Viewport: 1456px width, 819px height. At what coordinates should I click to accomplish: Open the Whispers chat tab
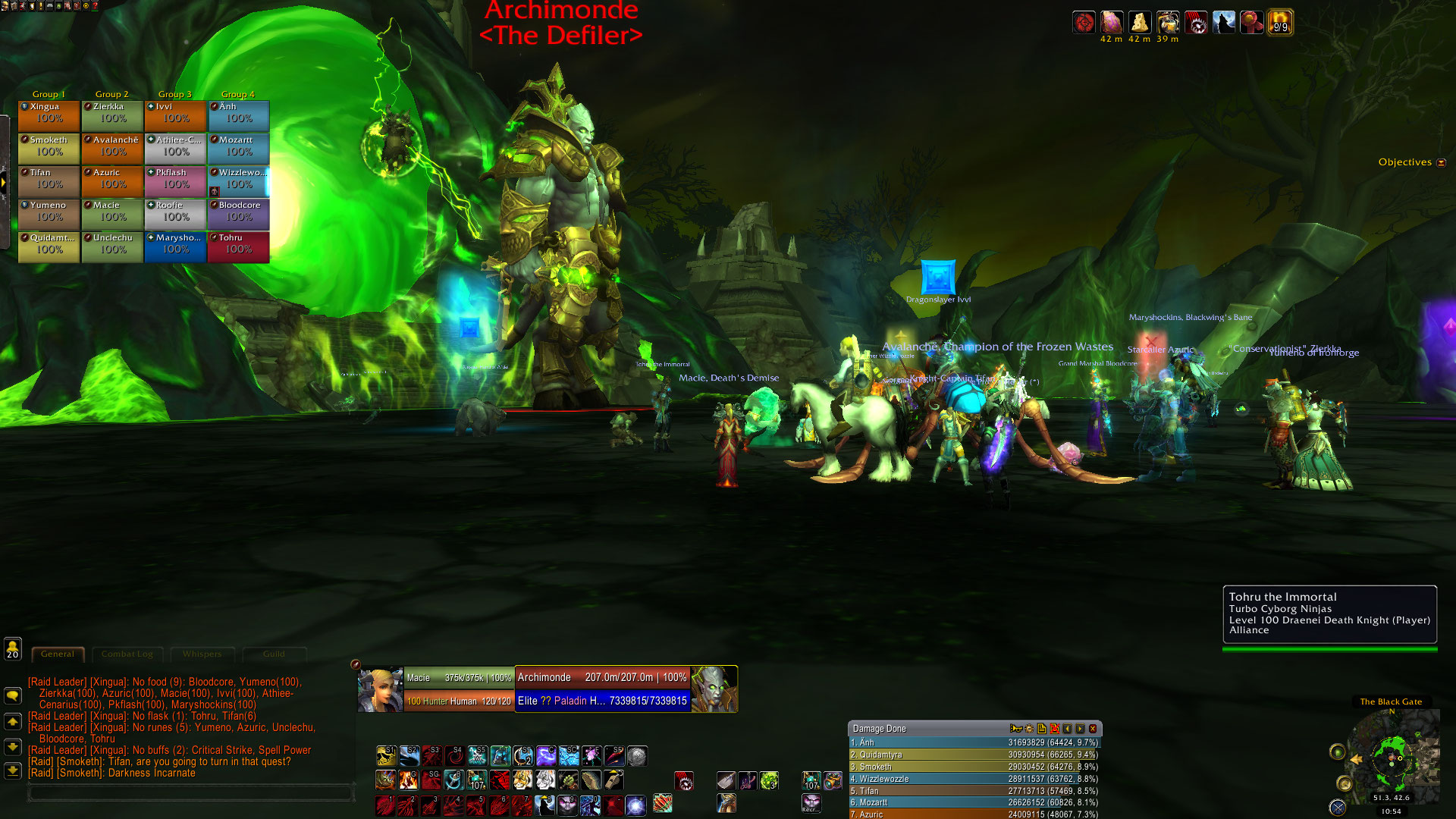point(202,654)
